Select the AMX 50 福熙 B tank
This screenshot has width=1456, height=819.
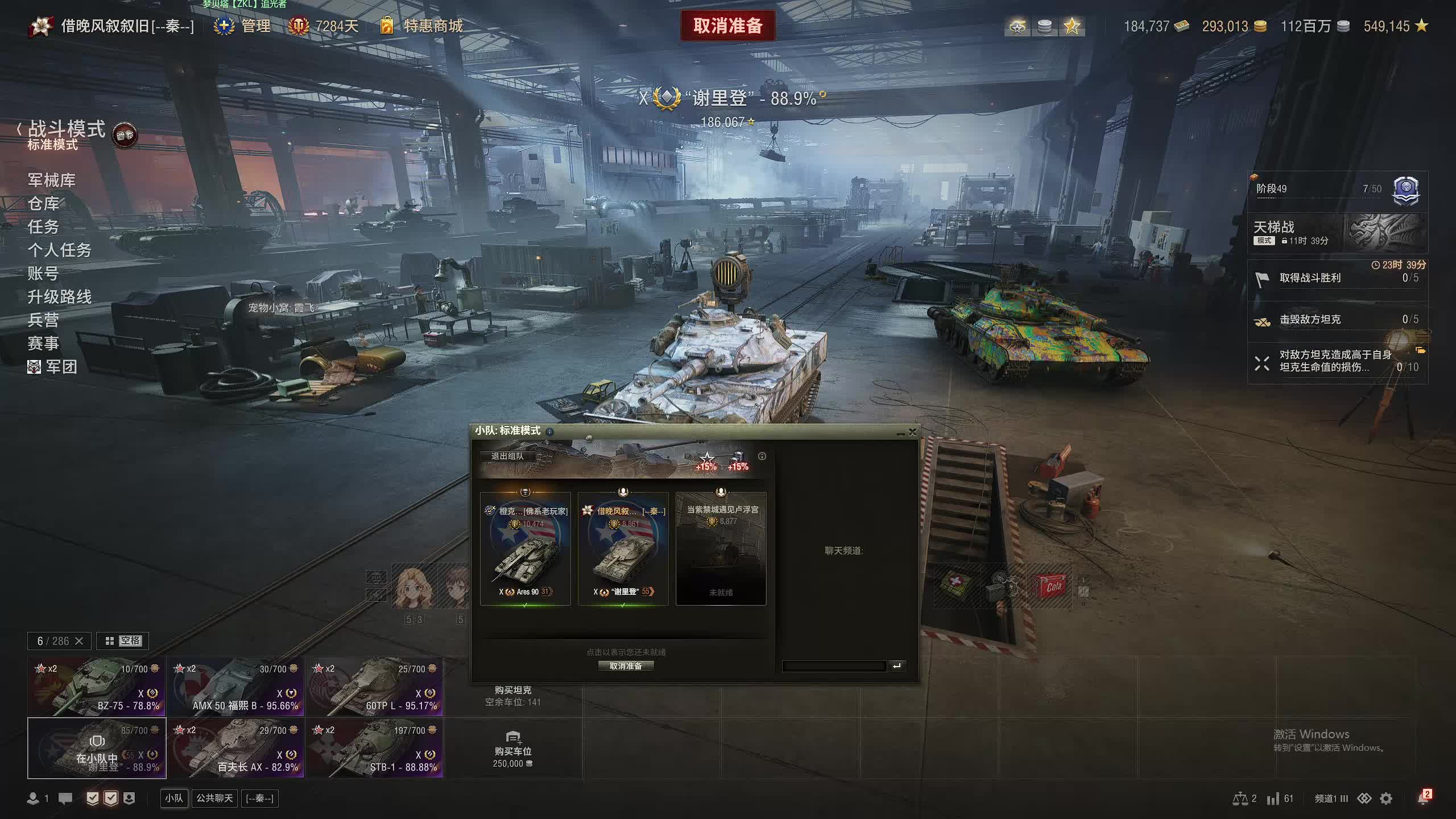(x=235, y=686)
